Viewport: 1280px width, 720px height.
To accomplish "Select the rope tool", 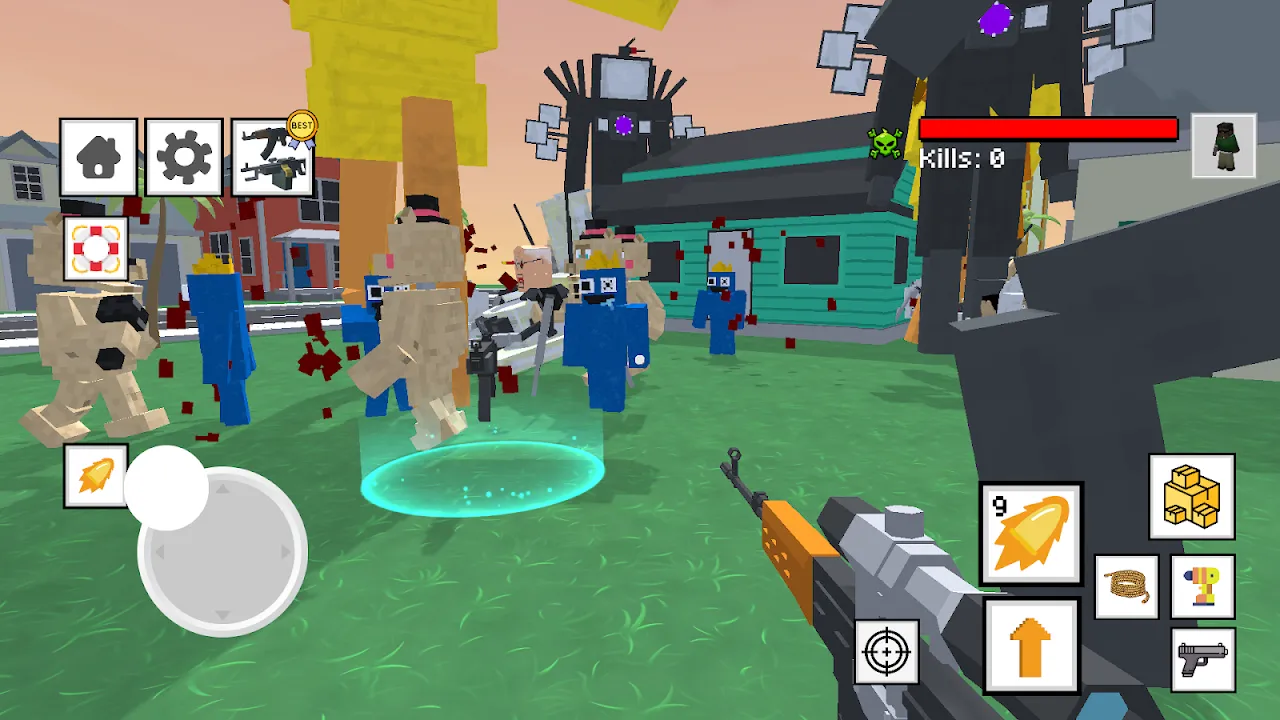I will [1127, 587].
